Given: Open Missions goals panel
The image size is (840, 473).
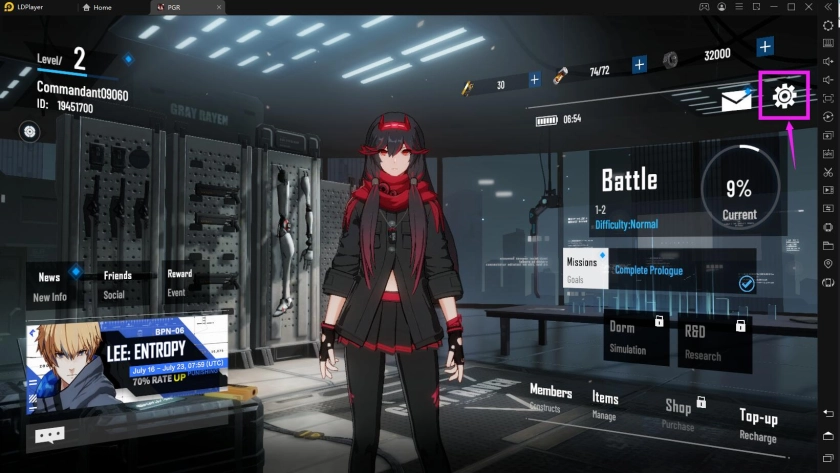Looking at the screenshot, I should coord(582,268).
